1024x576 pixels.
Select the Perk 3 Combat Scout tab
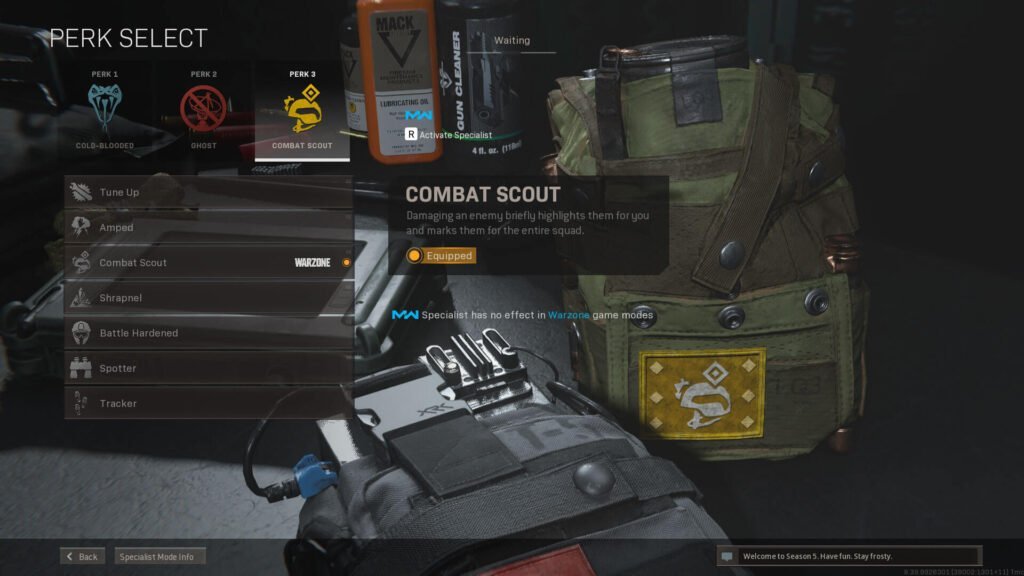tap(302, 110)
